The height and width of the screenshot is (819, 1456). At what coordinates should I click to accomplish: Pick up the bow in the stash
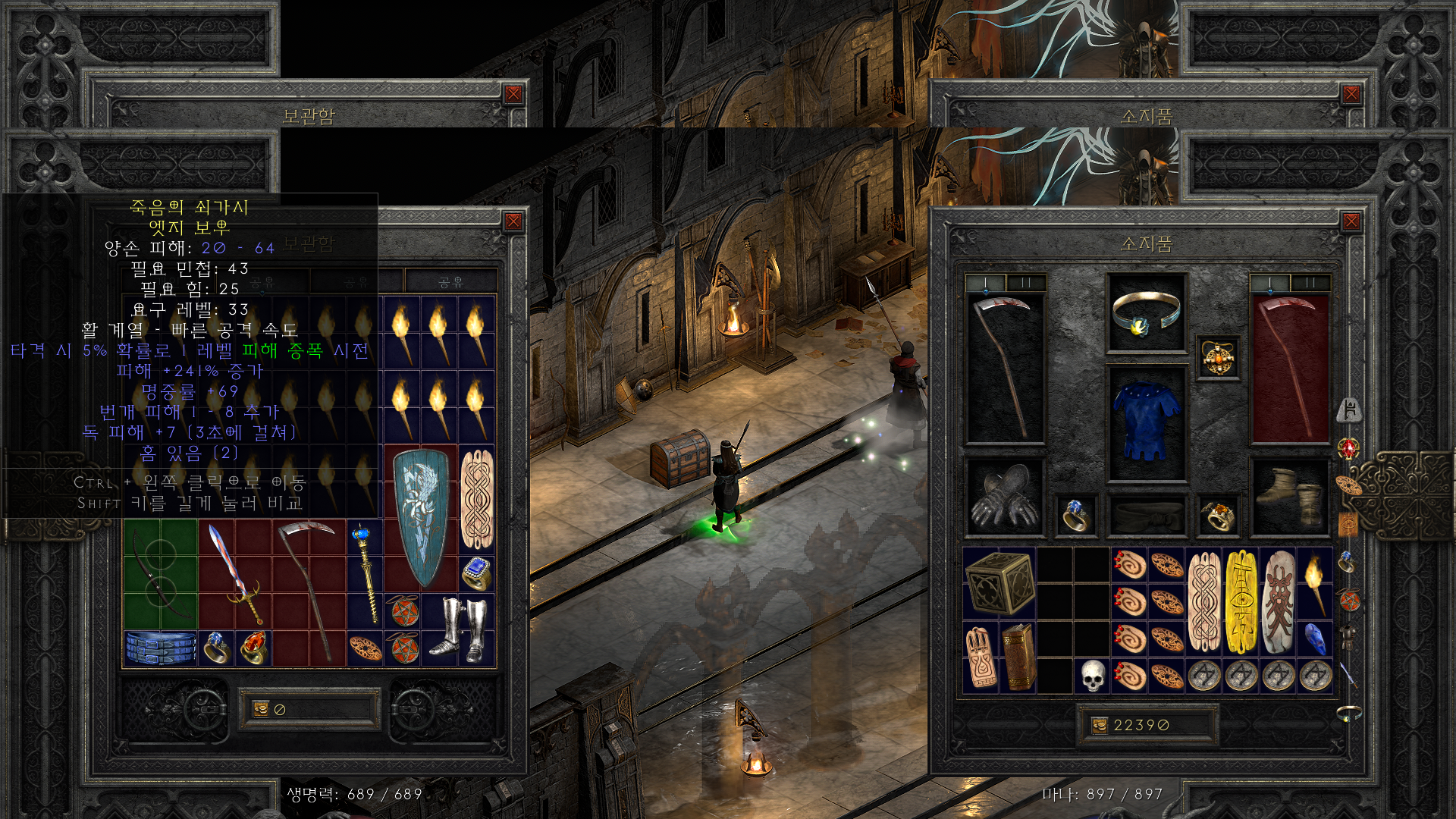point(160,574)
